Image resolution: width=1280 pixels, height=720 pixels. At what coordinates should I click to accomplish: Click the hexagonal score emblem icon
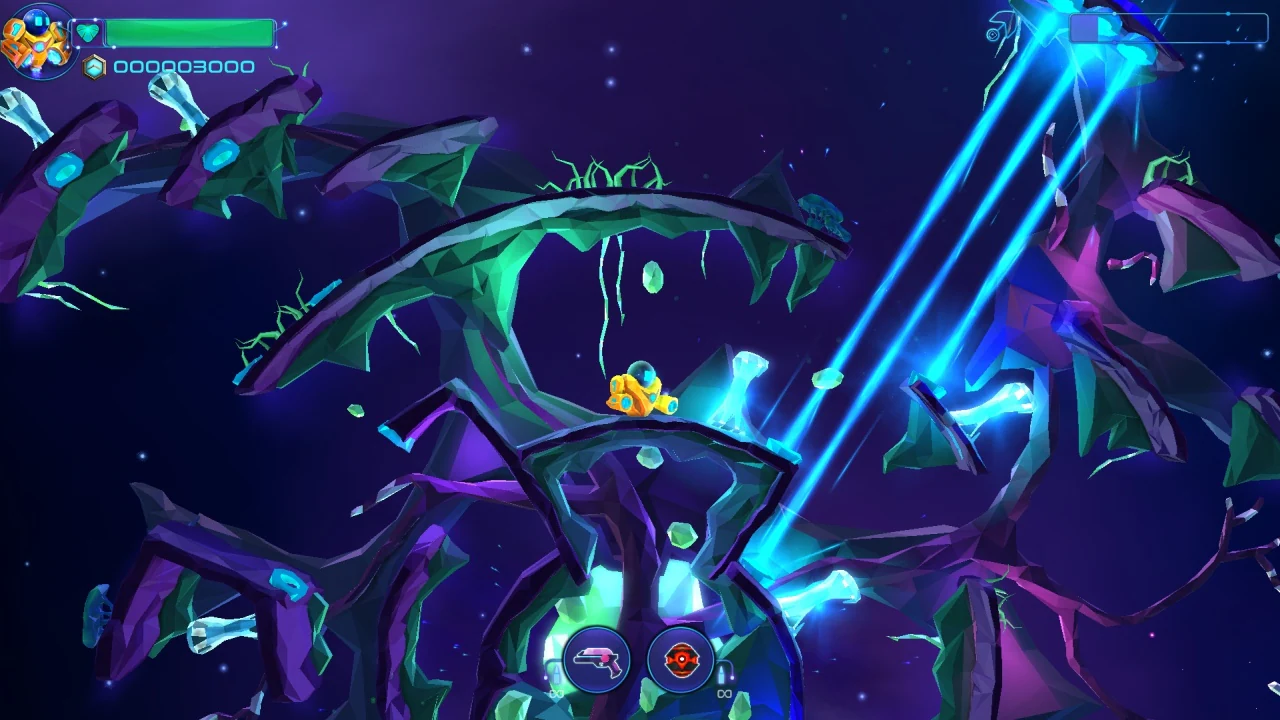[x=94, y=66]
